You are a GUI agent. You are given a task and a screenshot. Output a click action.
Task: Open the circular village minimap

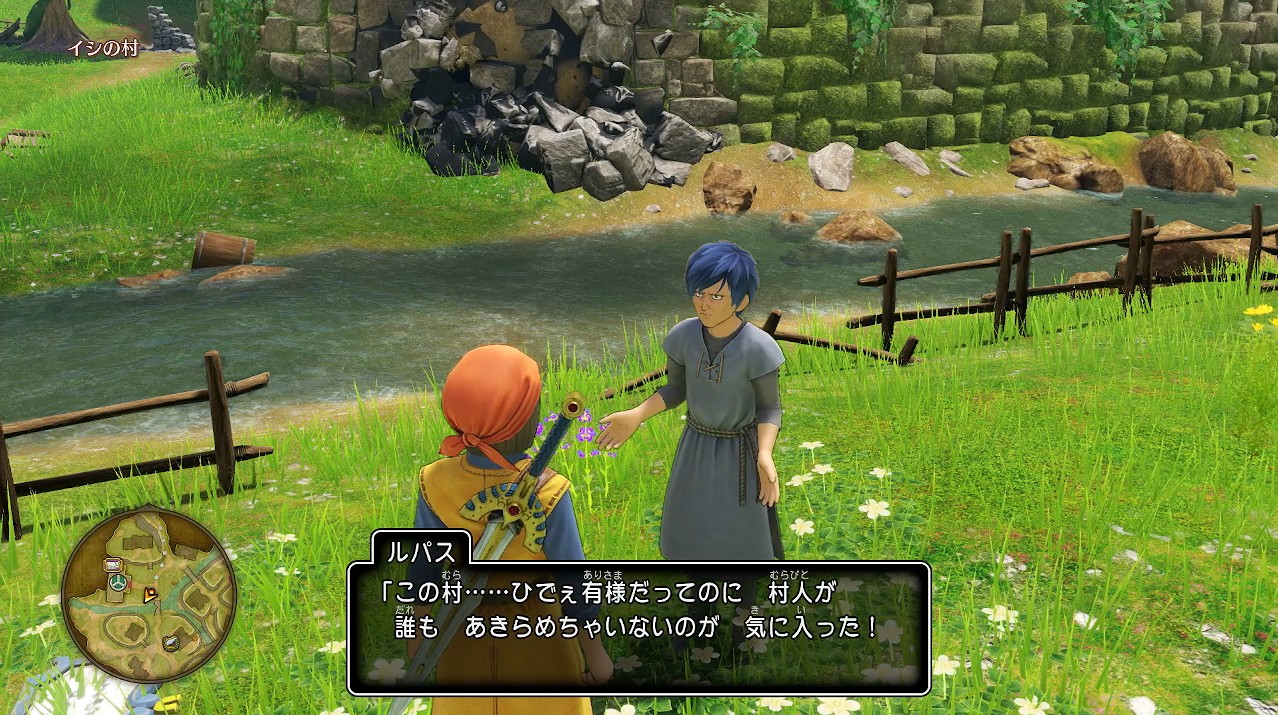[148, 595]
